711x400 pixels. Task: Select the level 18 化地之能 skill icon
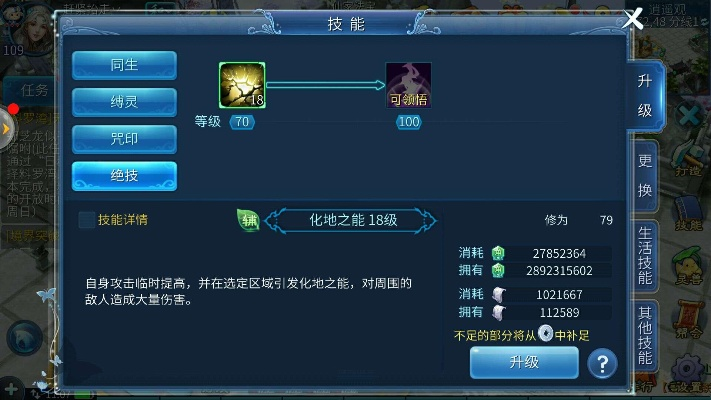click(x=242, y=85)
